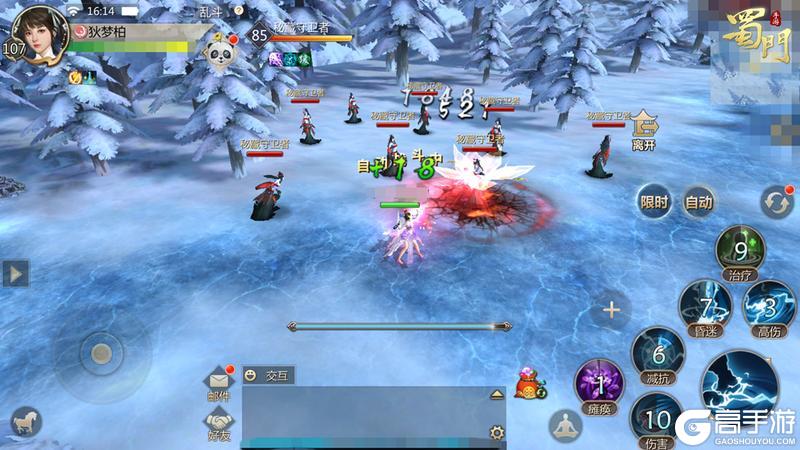Toggle the 限时 button
800x450 pixels.
click(654, 202)
